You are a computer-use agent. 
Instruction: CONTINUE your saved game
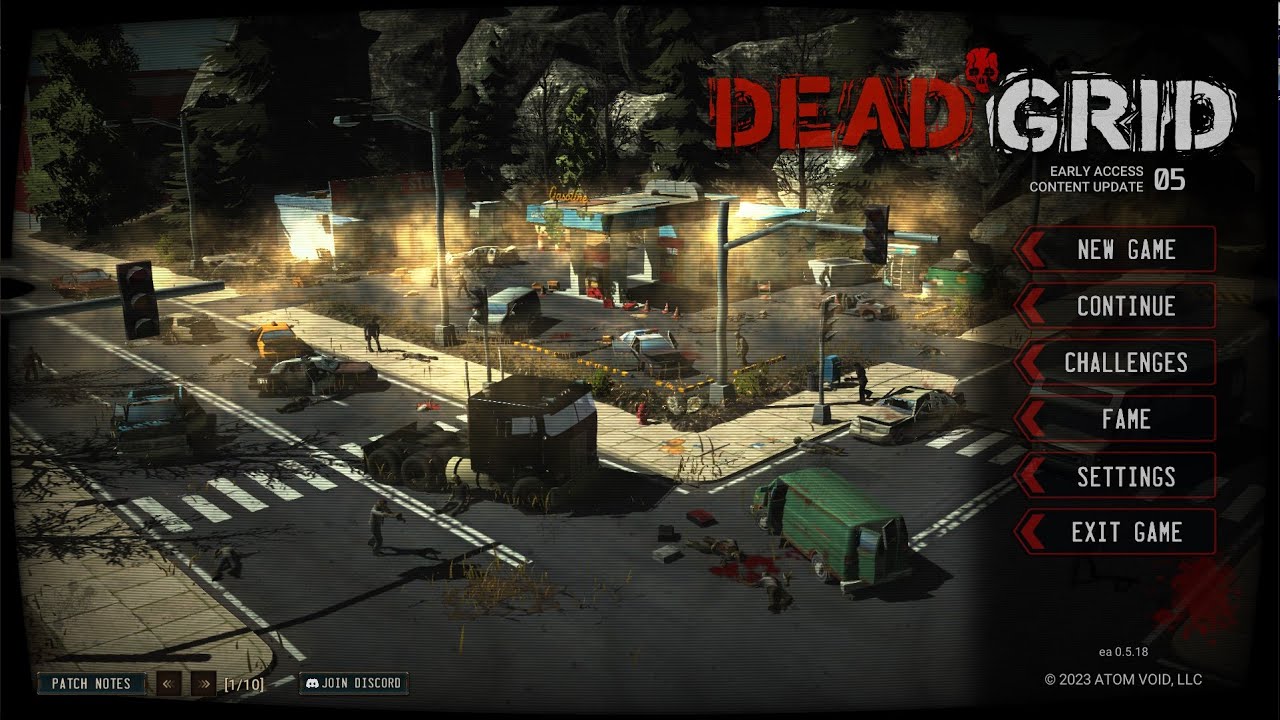coord(1125,307)
